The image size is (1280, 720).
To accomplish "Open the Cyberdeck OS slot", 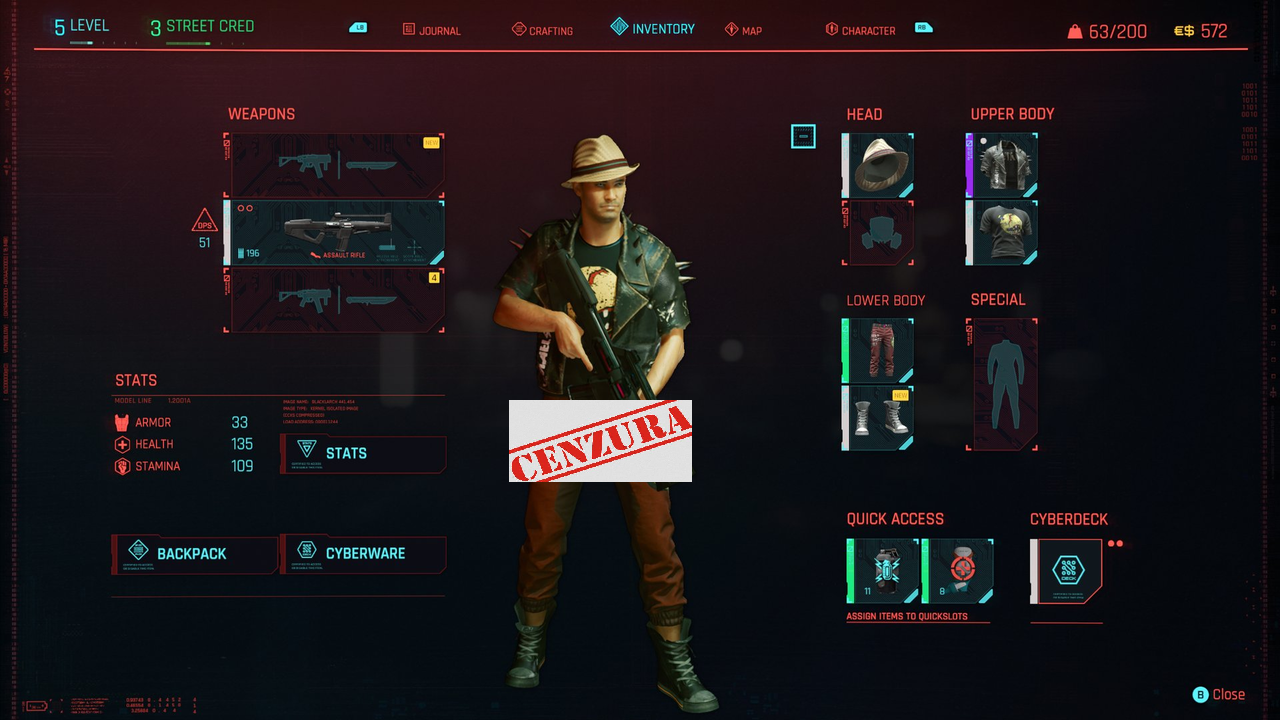I will pyautogui.click(x=1068, y=570).
